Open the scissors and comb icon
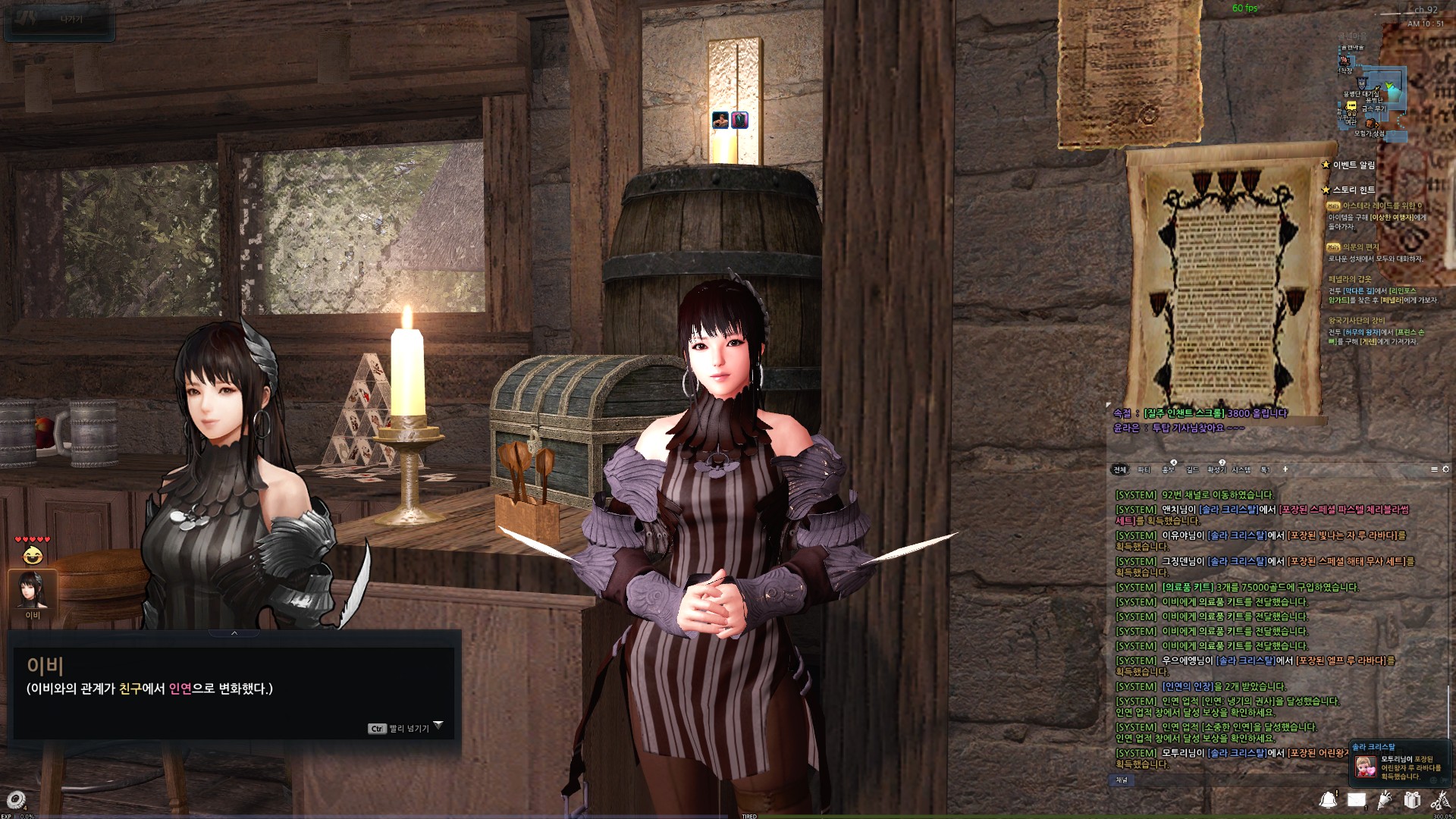This screenshot has width=1456, height=819. [x=1439, y=800]
